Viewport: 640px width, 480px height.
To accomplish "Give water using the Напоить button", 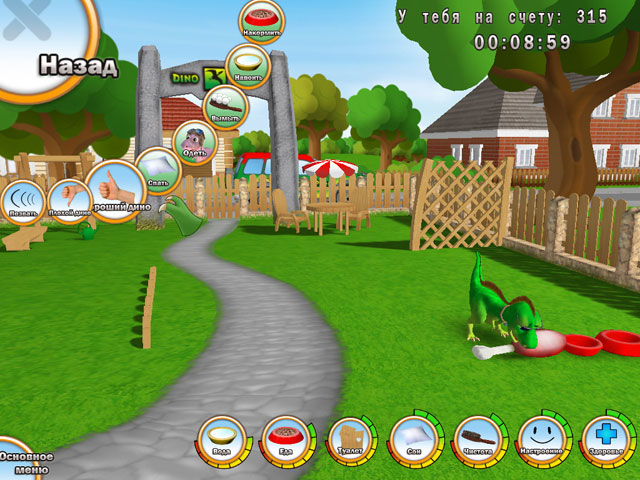I will [x=247, y=65].
